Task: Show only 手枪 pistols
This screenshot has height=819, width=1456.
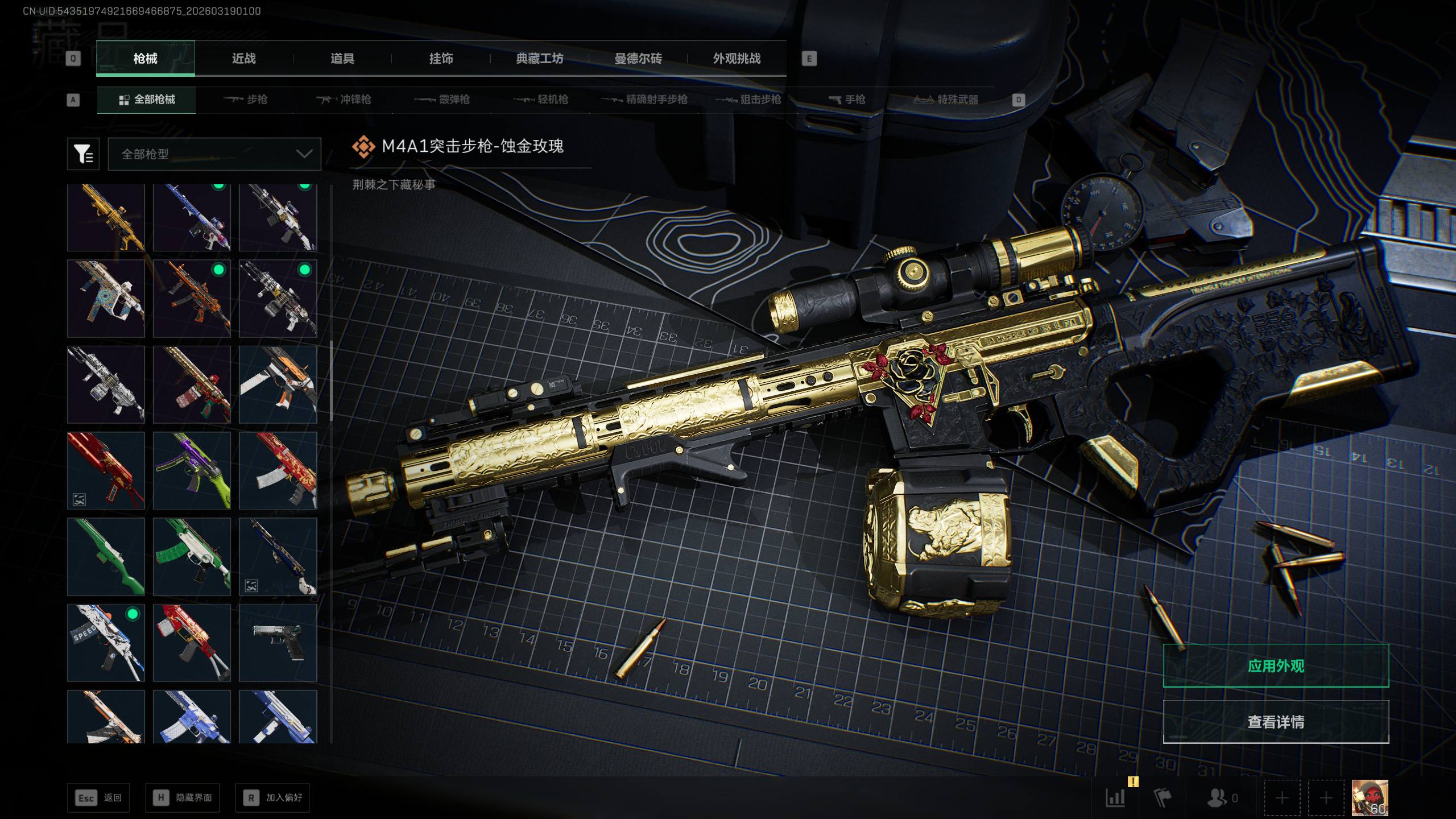Action: (x=847, y=100)
